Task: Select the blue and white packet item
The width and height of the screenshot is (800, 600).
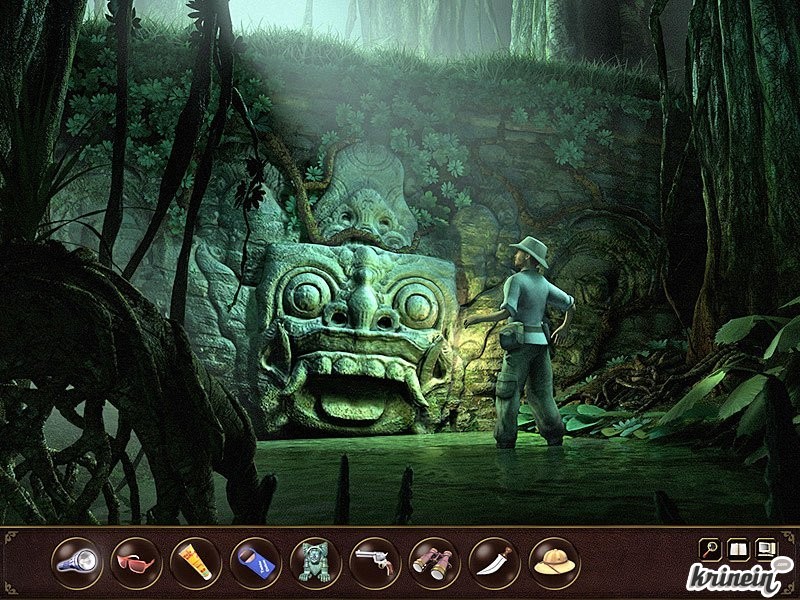Action: coord(256,561)
